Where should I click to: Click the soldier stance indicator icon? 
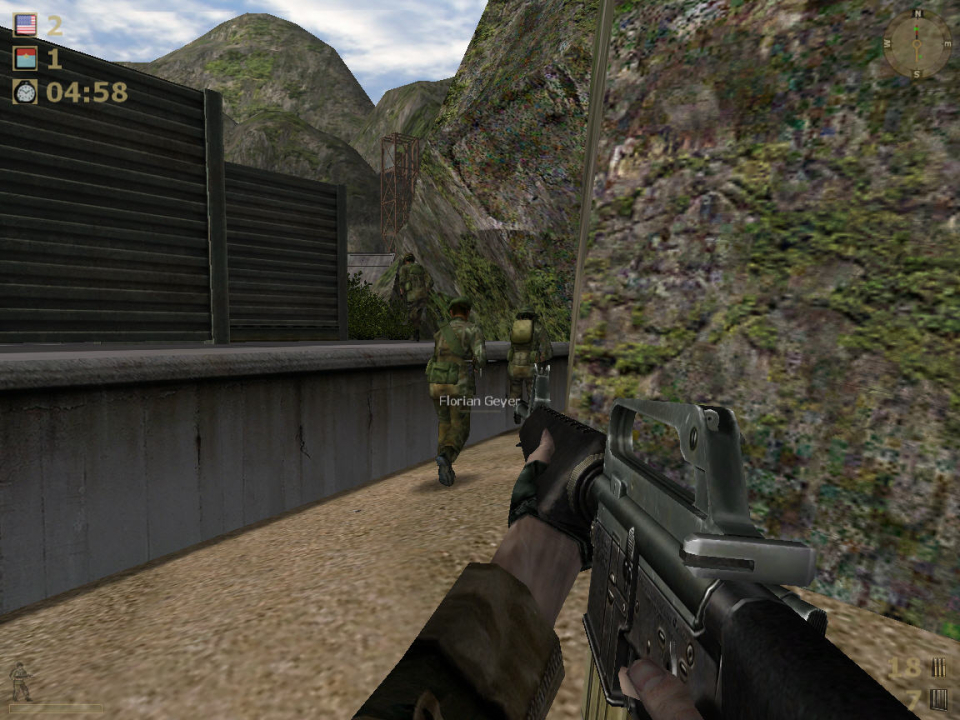point(20,682)
